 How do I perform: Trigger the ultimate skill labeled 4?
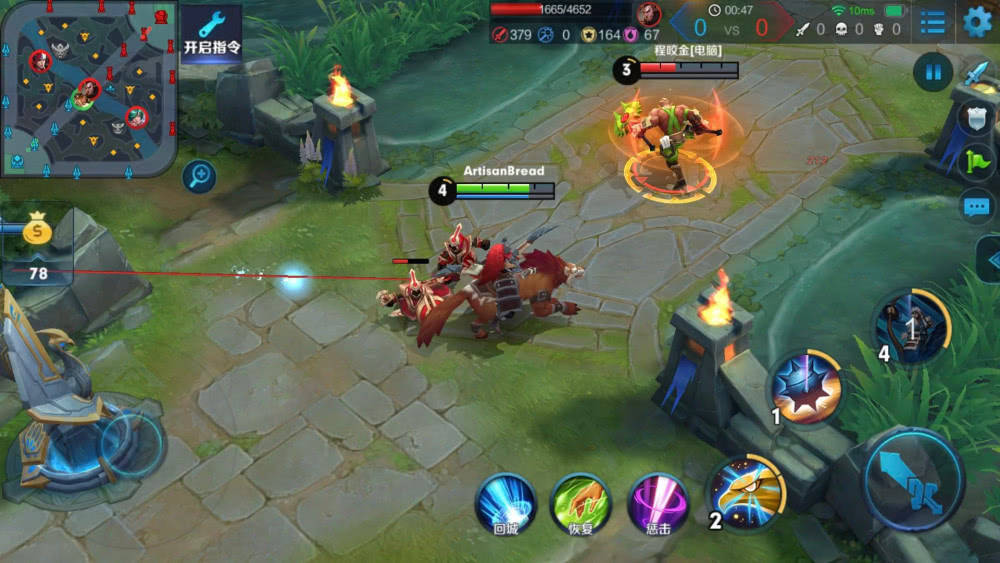(x=911, y=326)
